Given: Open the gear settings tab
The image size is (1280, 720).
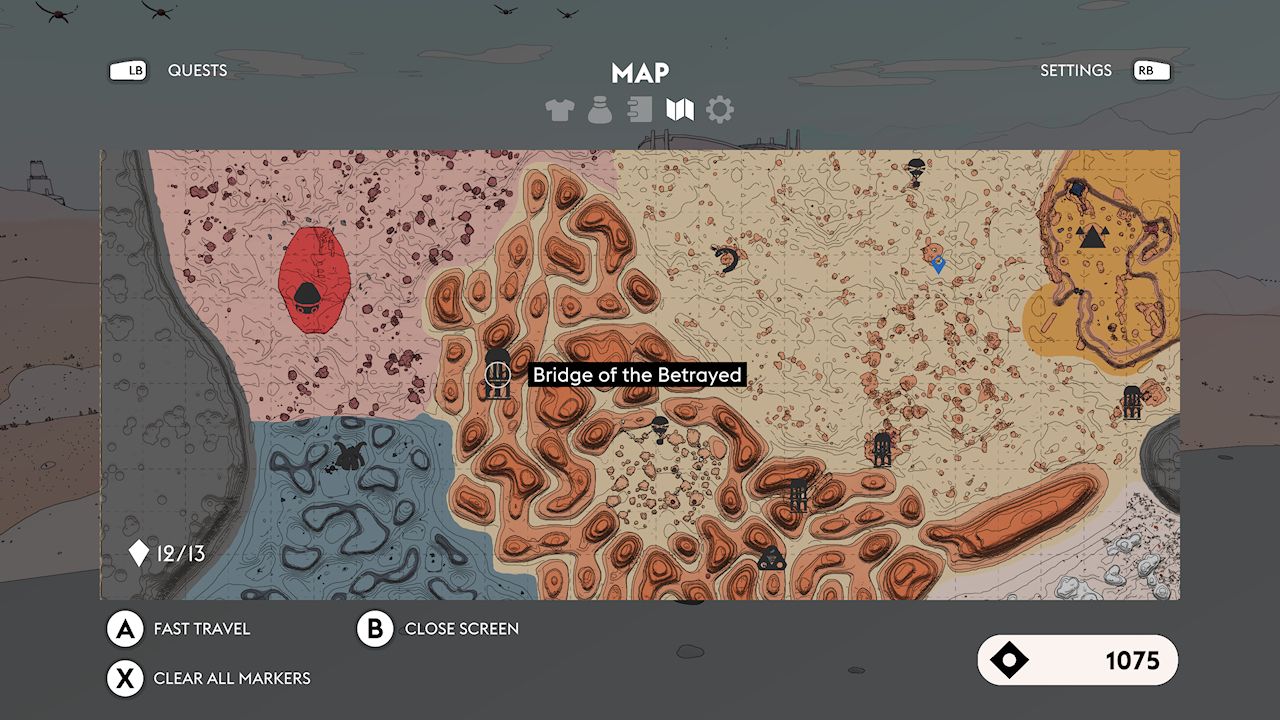Looking at the screenshot, I should click(720, 110).
